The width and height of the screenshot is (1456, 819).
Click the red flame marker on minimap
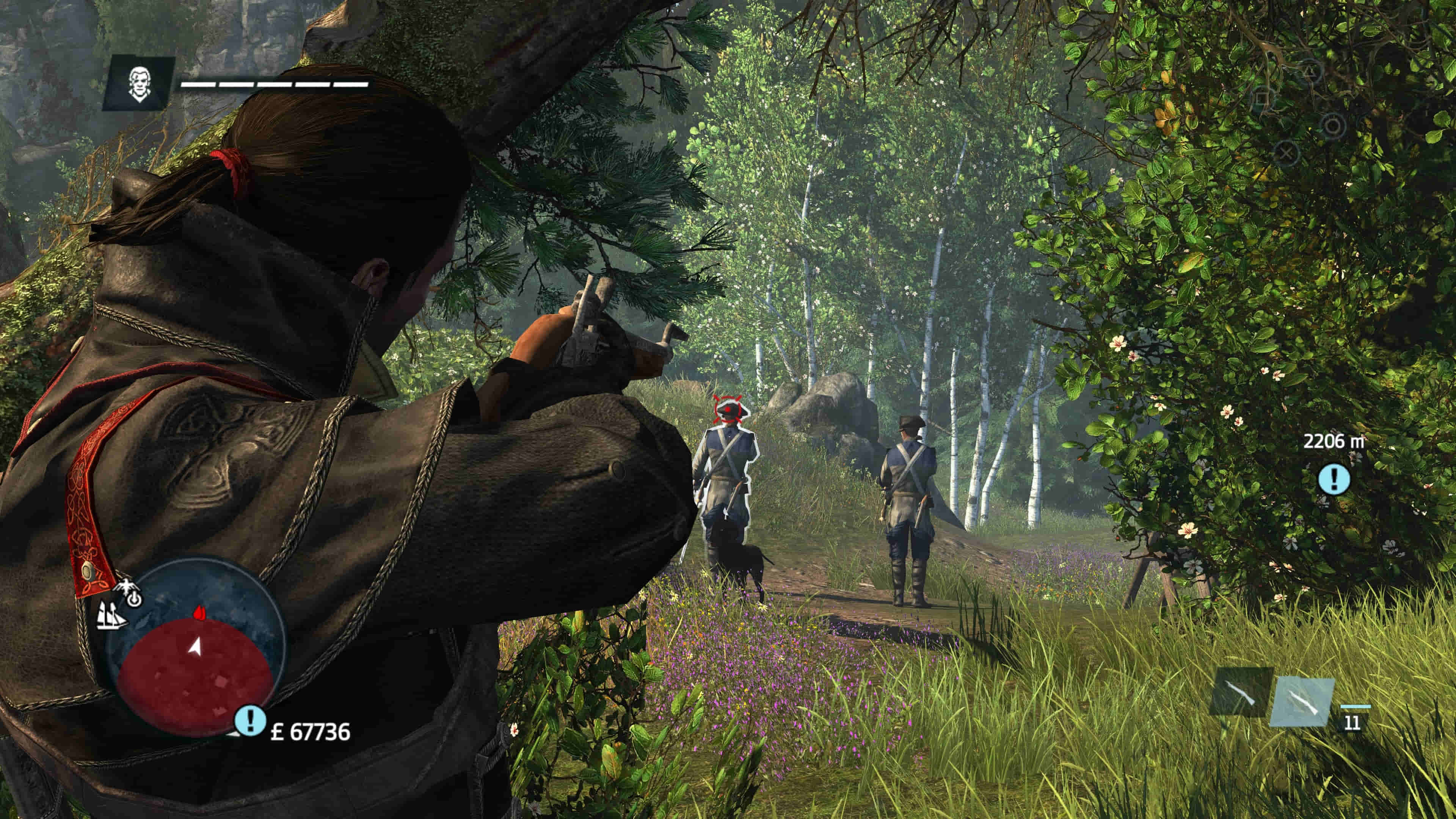[198, 613]
